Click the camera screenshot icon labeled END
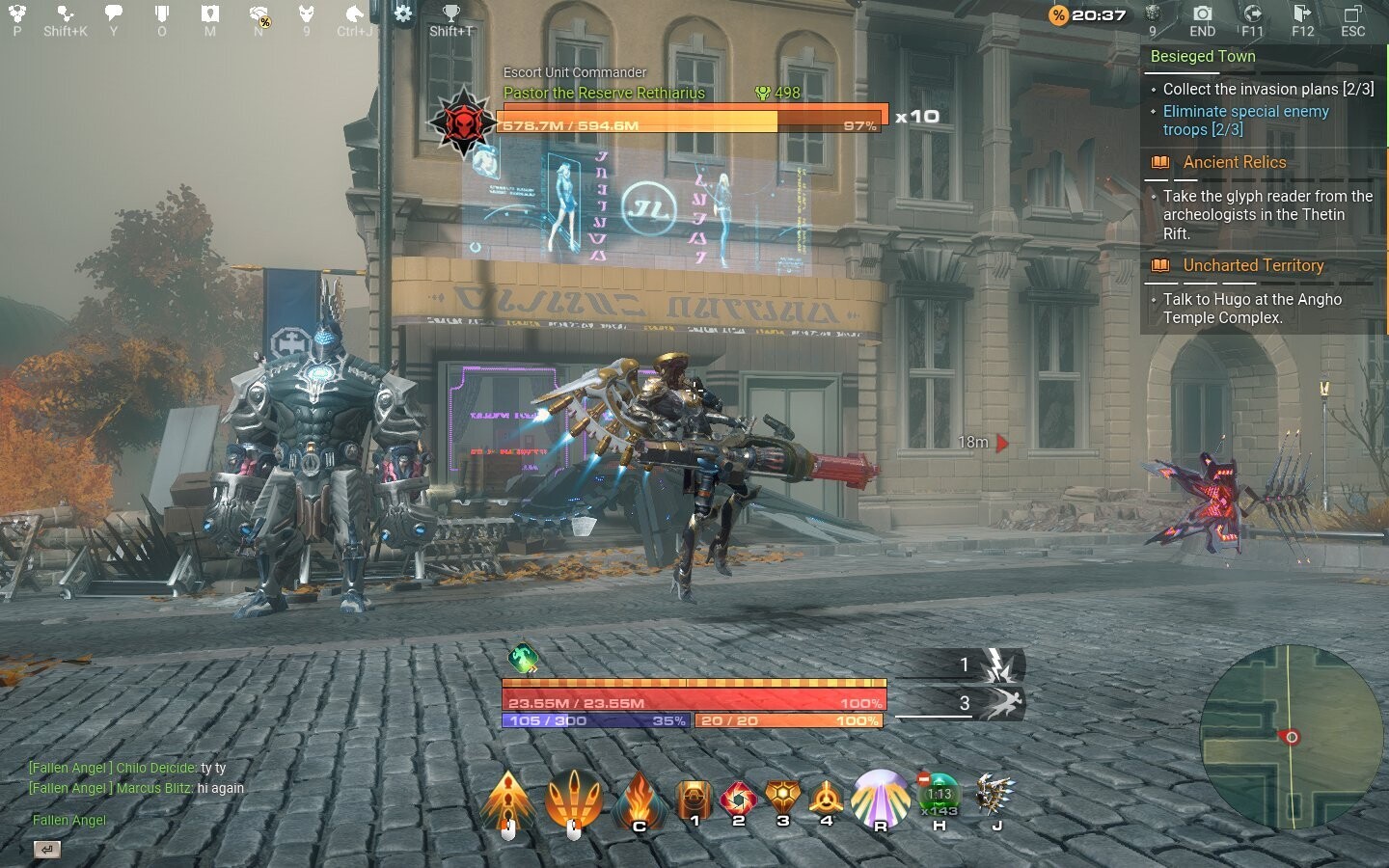1389x868 pixels. coord(1202,15)
